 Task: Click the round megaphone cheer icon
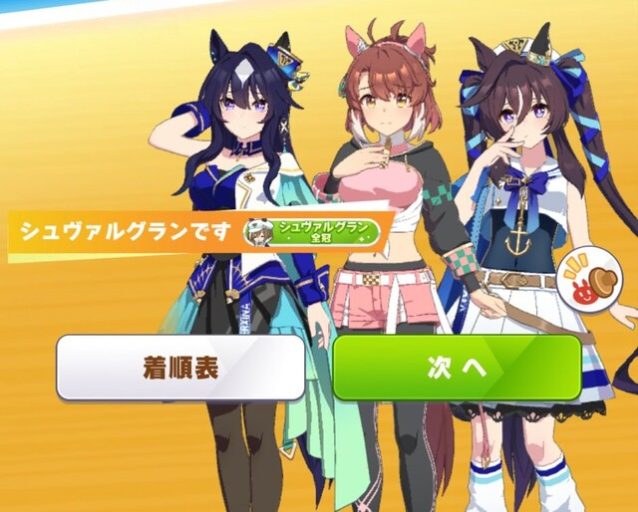click(x=584, y=277)
